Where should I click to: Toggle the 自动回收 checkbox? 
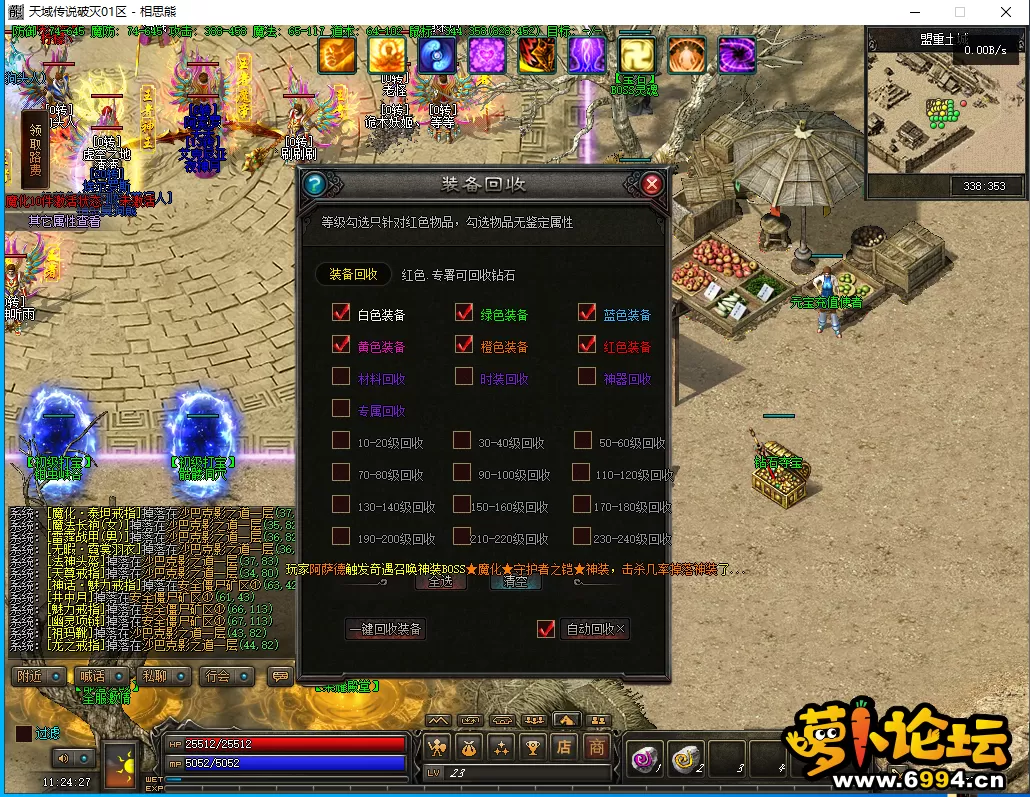(546, 629)
